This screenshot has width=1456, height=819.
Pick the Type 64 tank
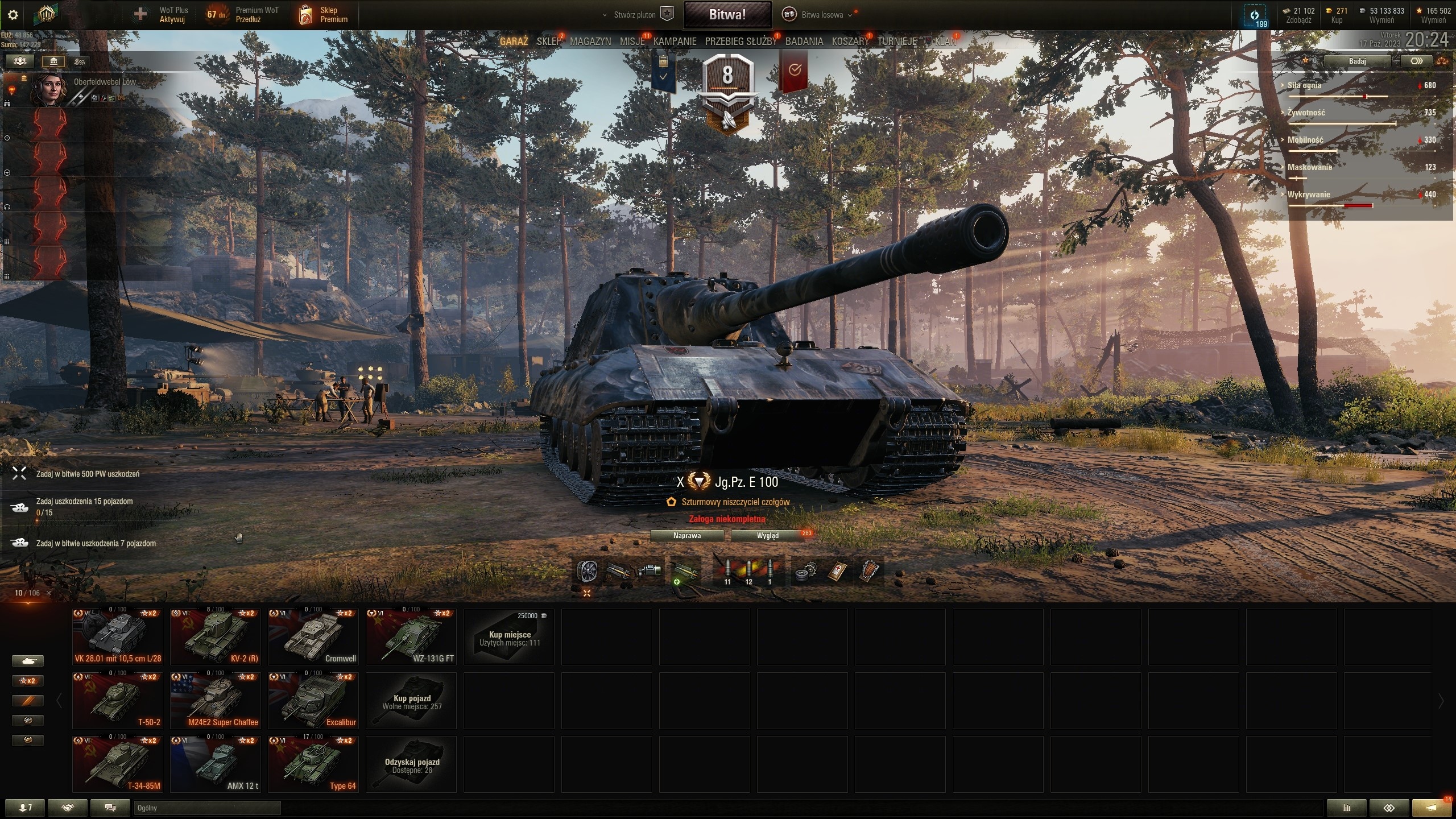[313, 764]
